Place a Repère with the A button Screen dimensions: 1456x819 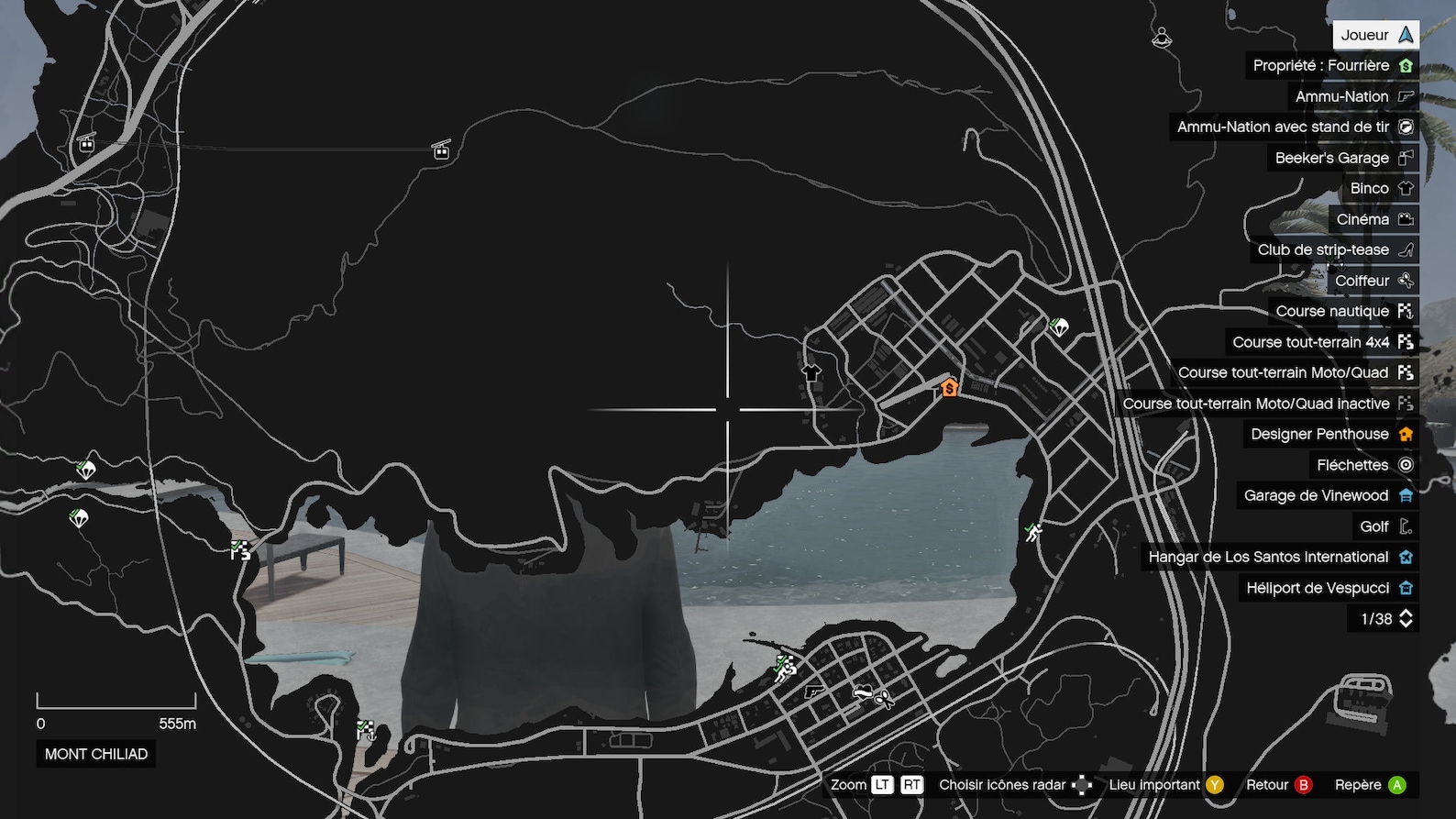1395,785
